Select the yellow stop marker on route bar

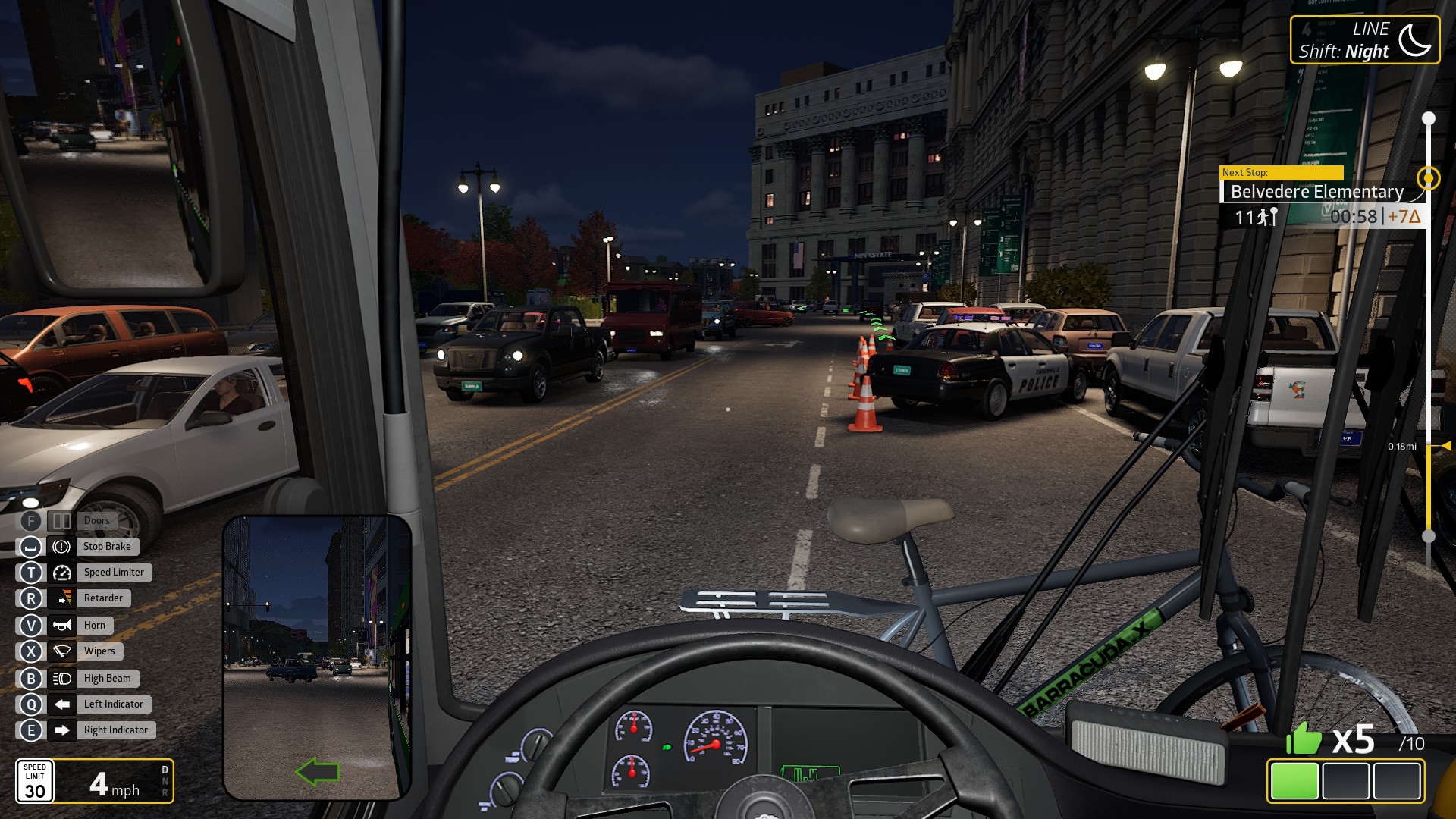[x=1429, y=178]
